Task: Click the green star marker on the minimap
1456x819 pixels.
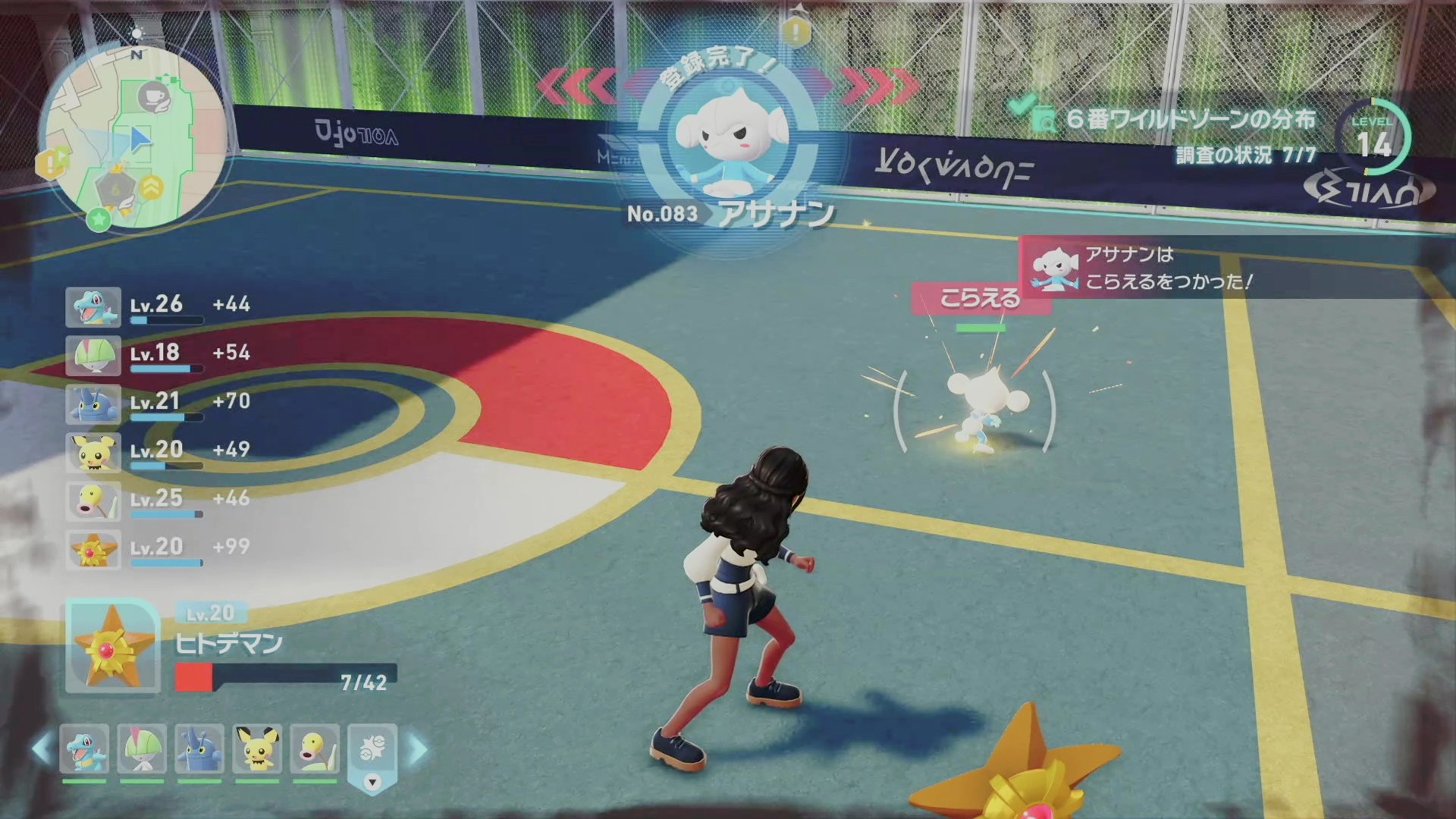Action: [x=98, y=219]
